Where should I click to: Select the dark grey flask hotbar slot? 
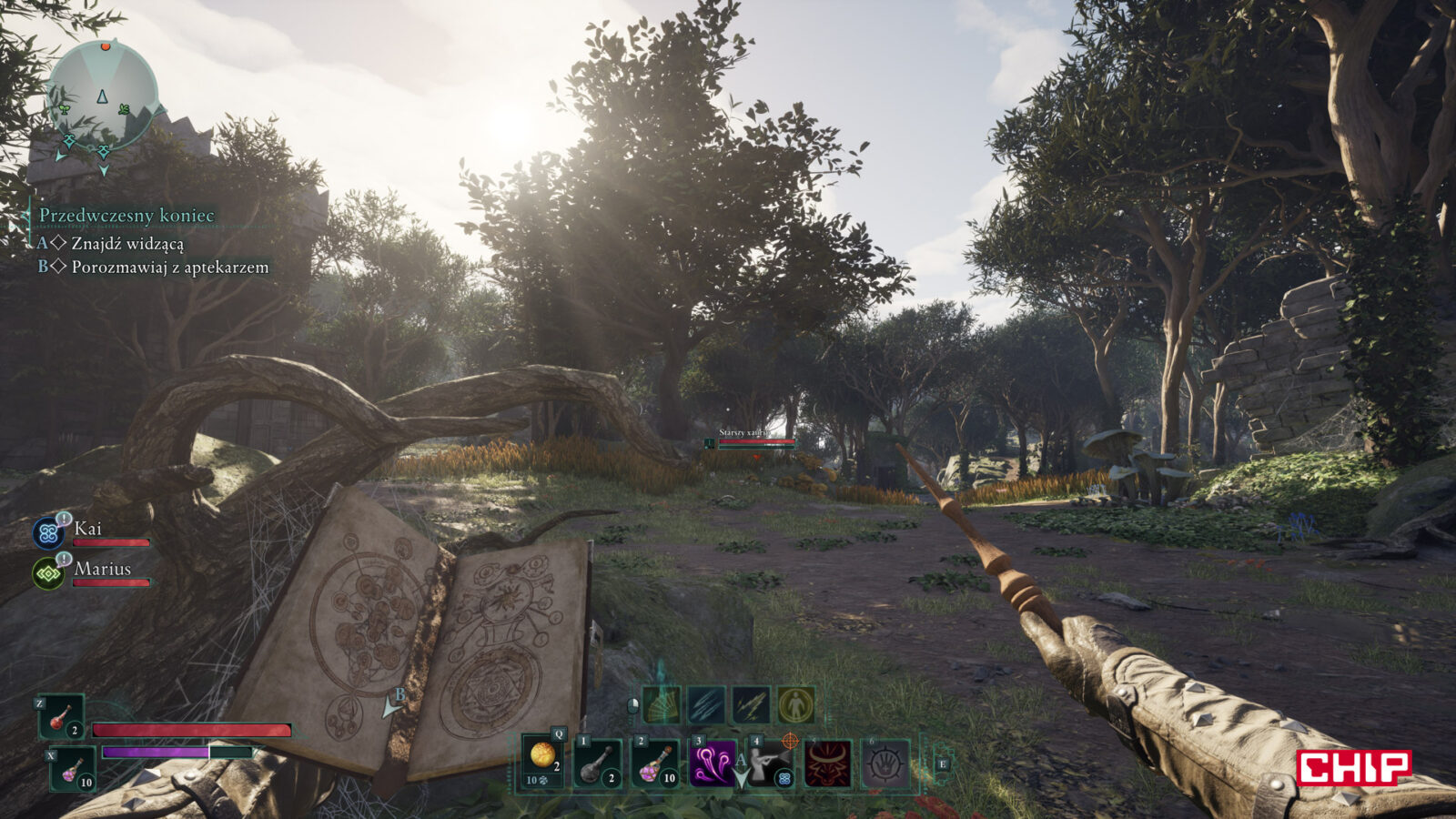coord(599,763)
